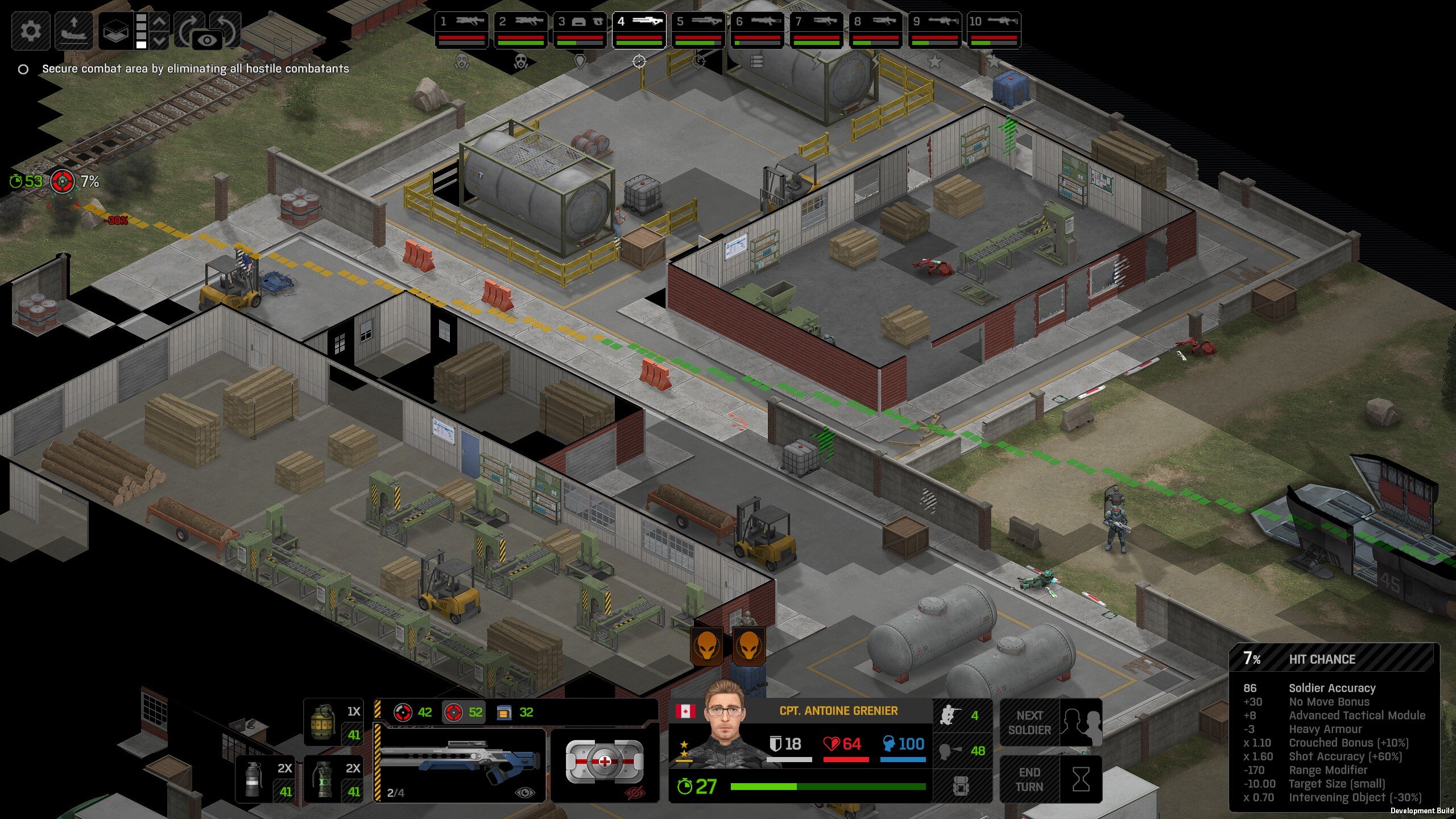Lower camera level with down chevron
Screen dimensions: 1456x819
pos(160,40)
